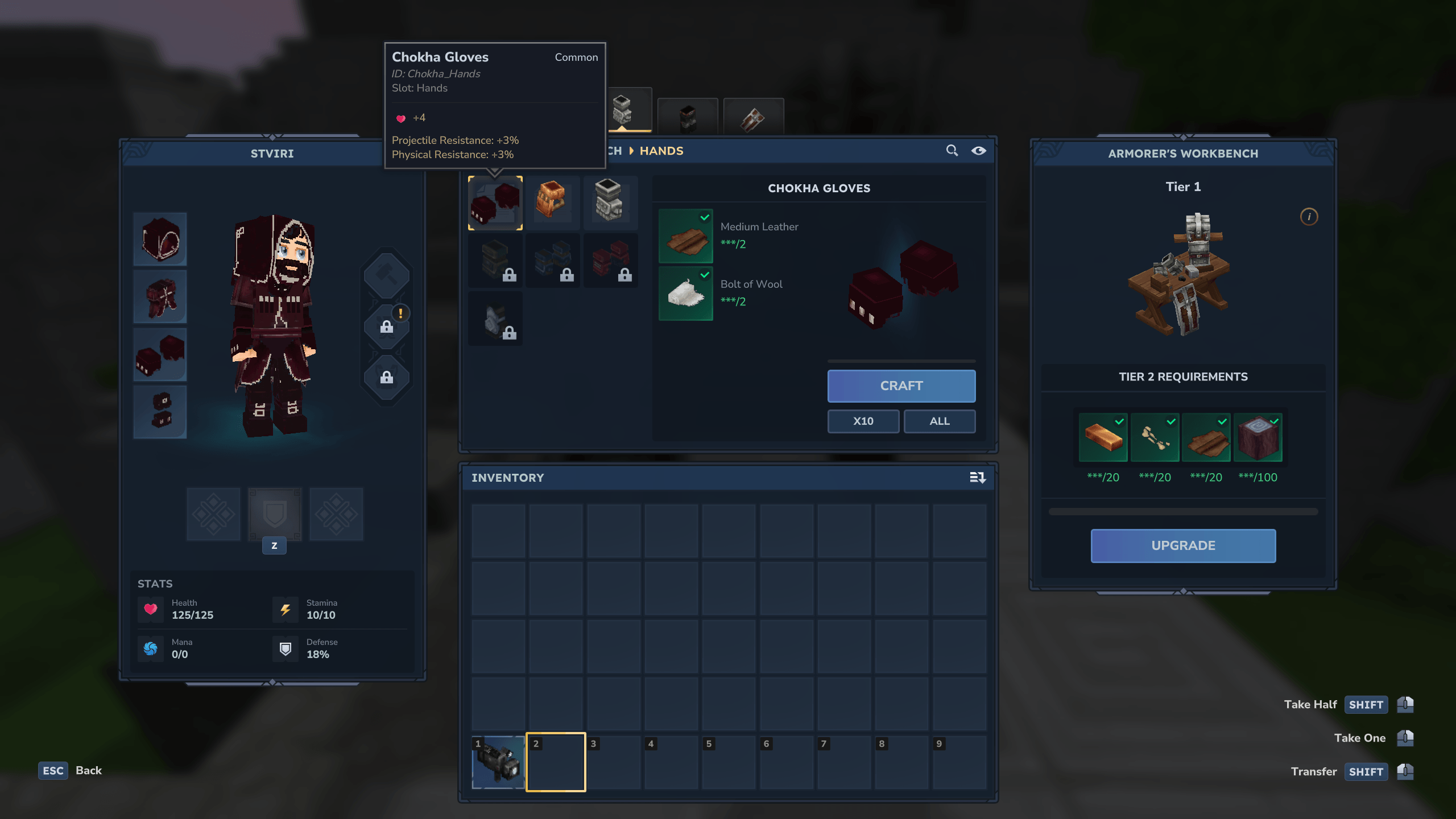The height and width of the screenshot is (819, 1456).
Task: Select the equipped chest armor slot
Action: 160,297
